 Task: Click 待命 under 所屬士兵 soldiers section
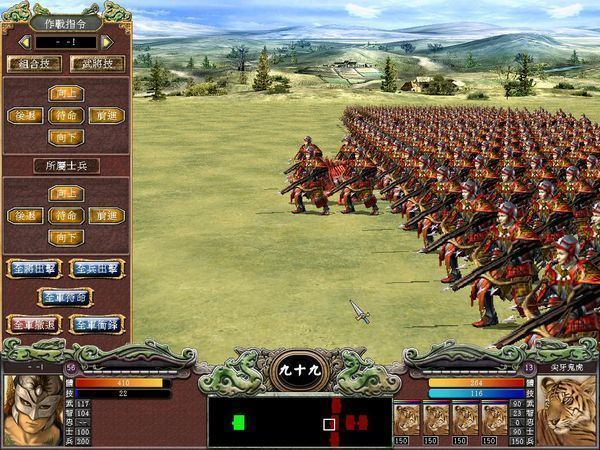[65, 215]
